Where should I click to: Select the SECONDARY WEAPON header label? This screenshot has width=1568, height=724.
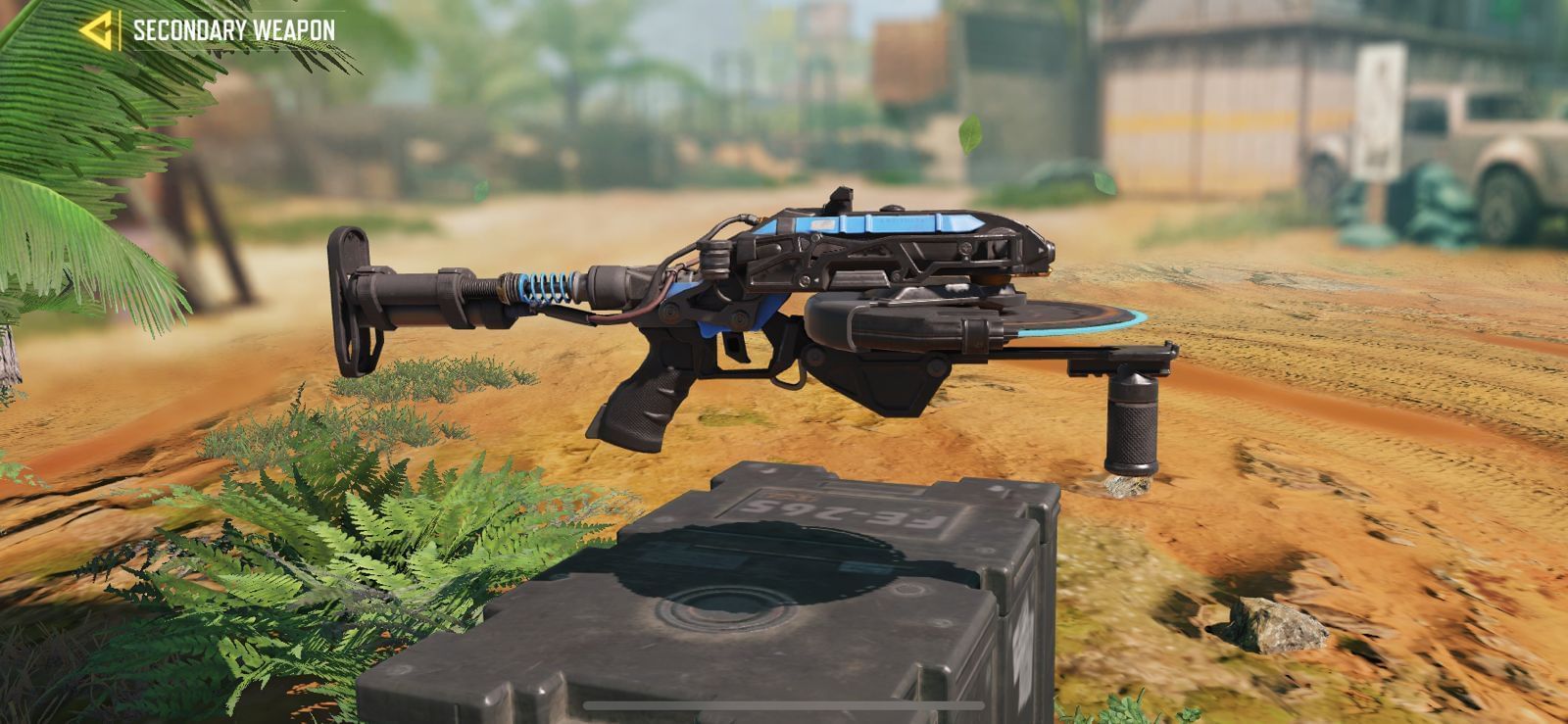coord(230,29)
